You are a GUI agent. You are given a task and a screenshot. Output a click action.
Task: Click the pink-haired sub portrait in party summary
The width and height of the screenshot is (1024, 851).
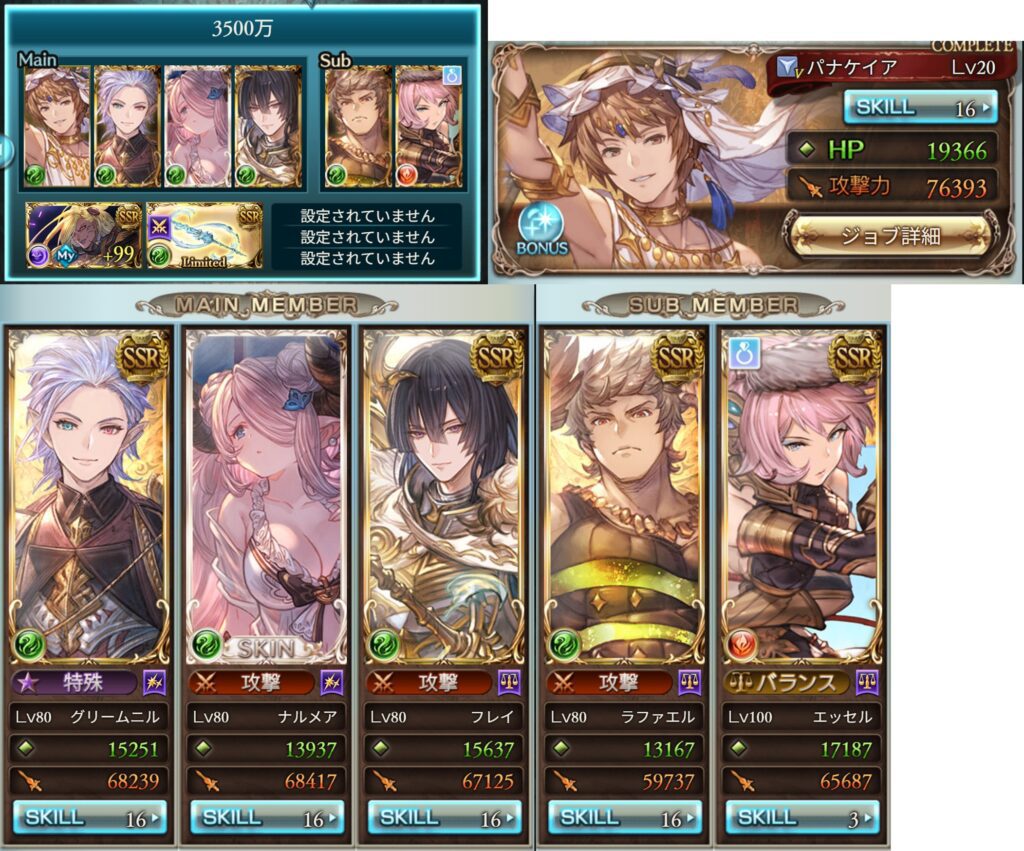[428, 126]
